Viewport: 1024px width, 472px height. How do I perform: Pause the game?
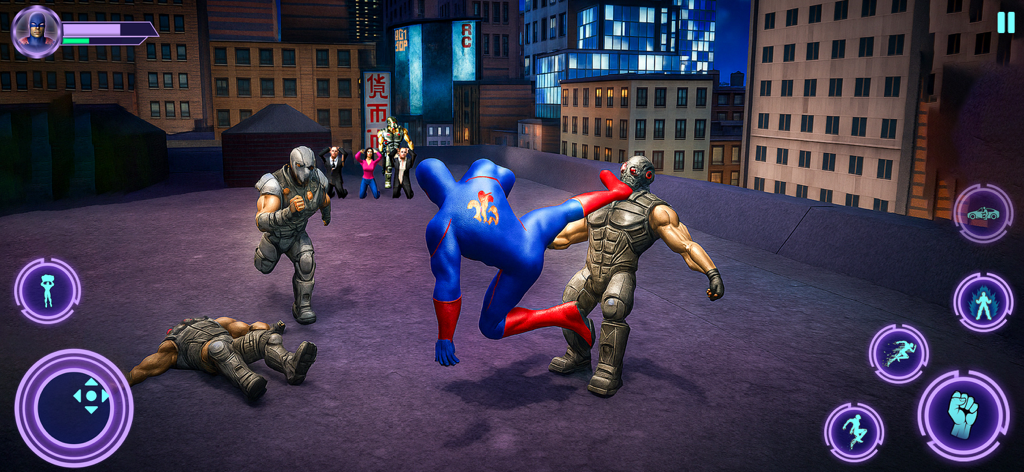[x=1005, y=22]
